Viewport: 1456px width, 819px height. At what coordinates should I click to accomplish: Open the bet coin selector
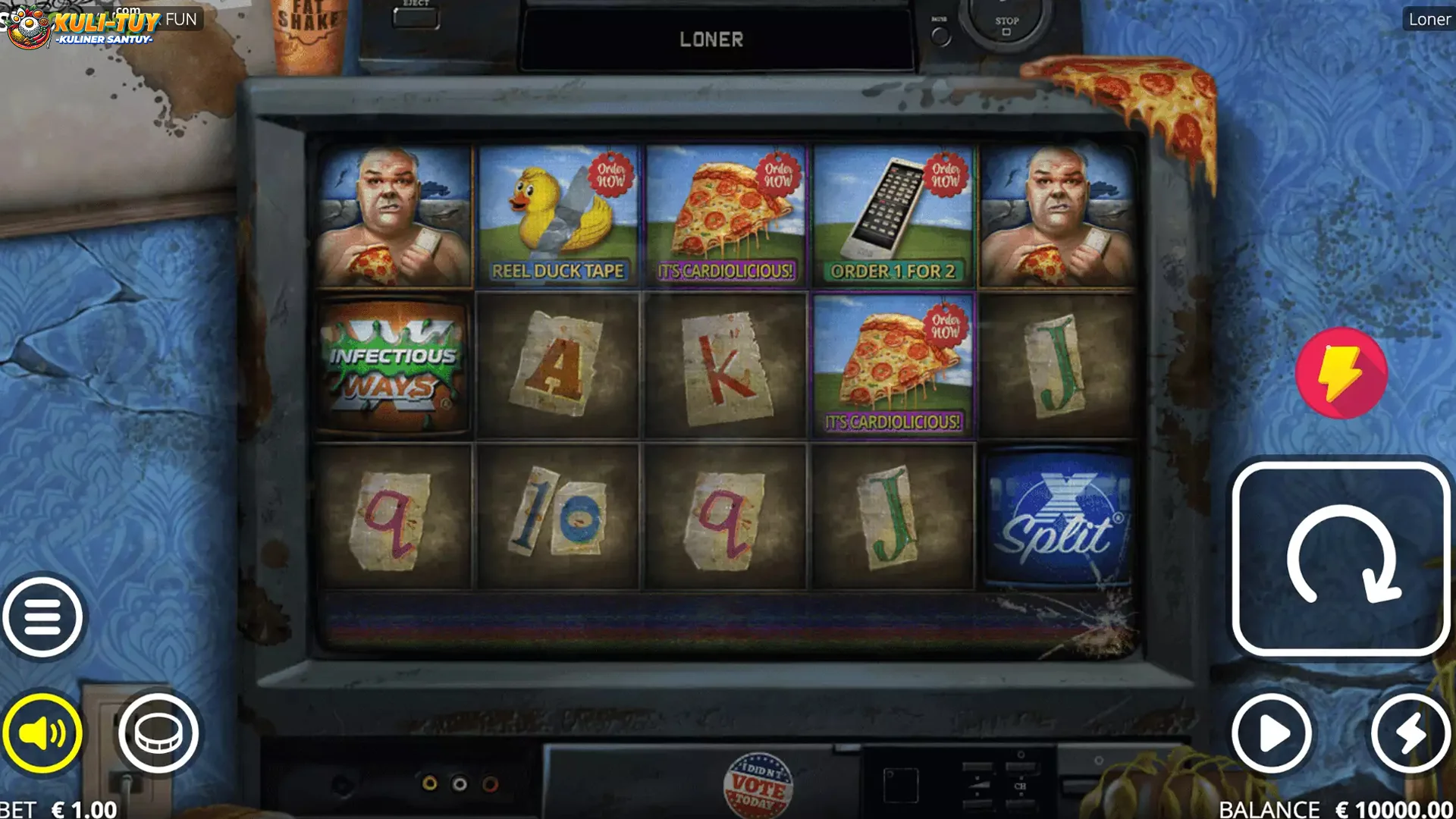pos(158,733)
